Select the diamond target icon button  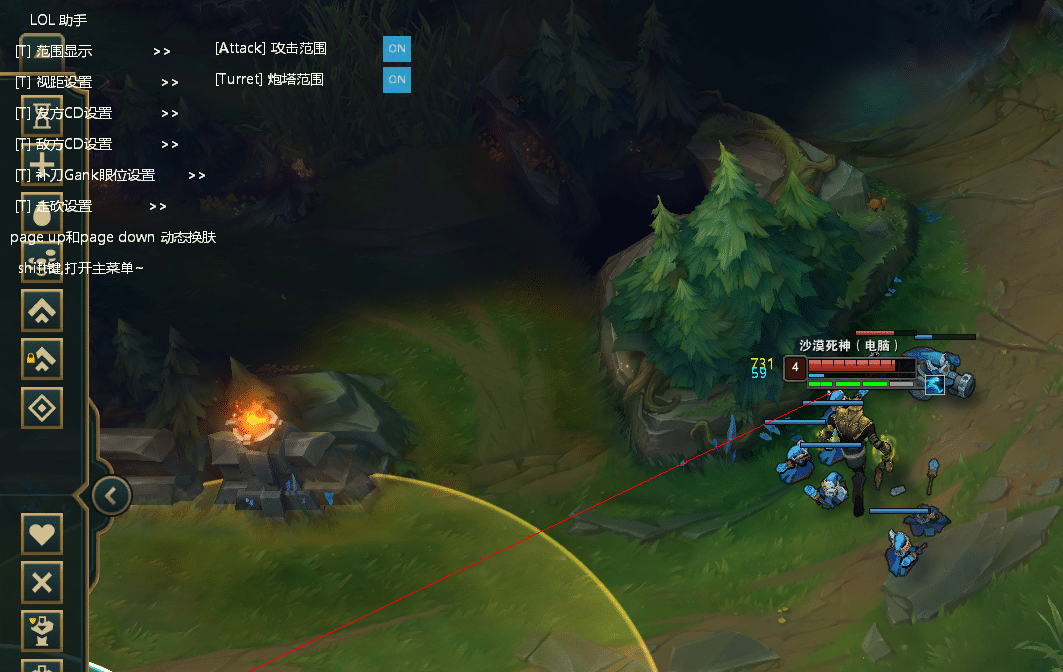click(x=42, y=407)
